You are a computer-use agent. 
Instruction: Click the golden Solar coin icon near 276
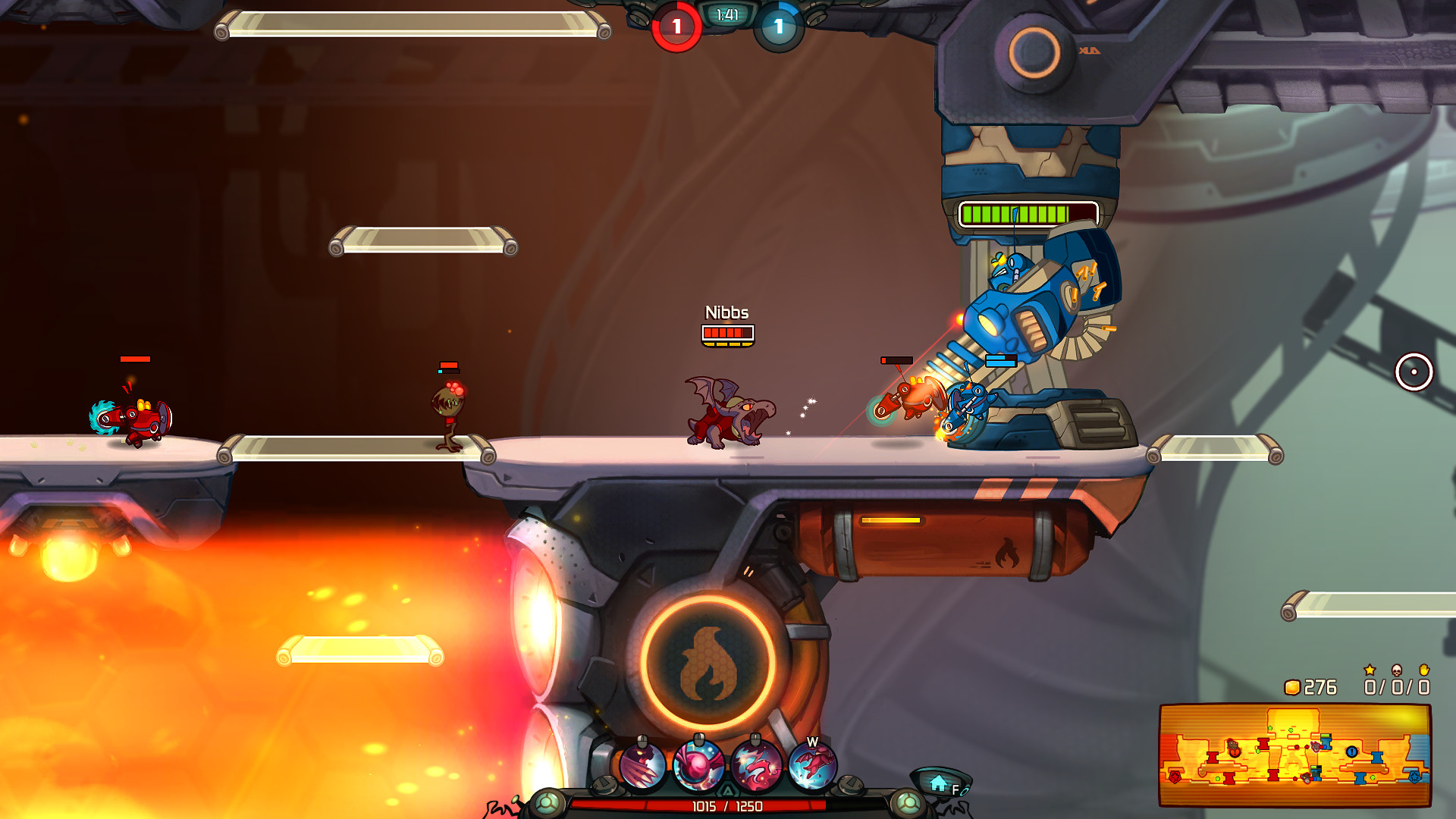[1294, 689]
